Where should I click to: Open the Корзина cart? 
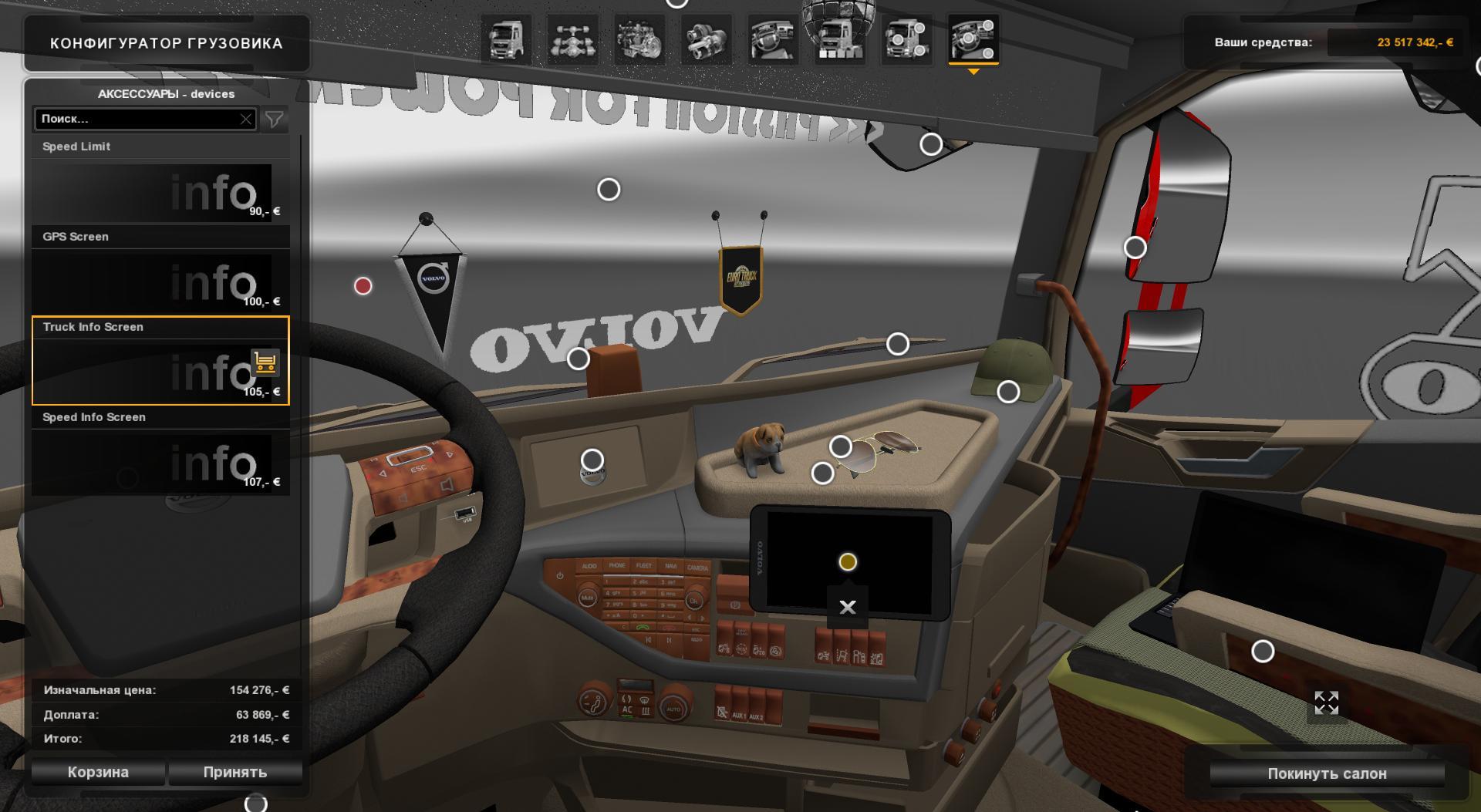98,772
